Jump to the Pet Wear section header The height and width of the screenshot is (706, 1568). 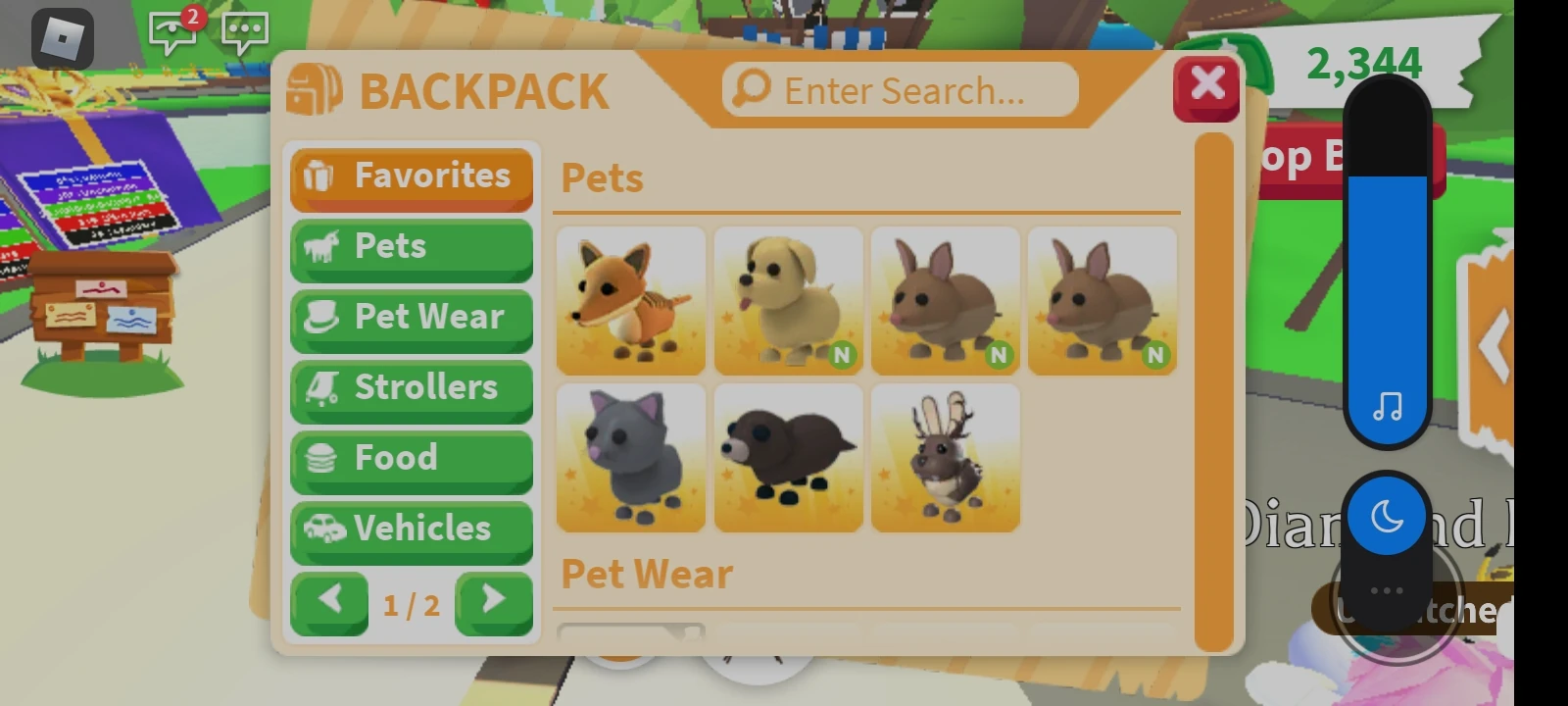coord(647,574)
